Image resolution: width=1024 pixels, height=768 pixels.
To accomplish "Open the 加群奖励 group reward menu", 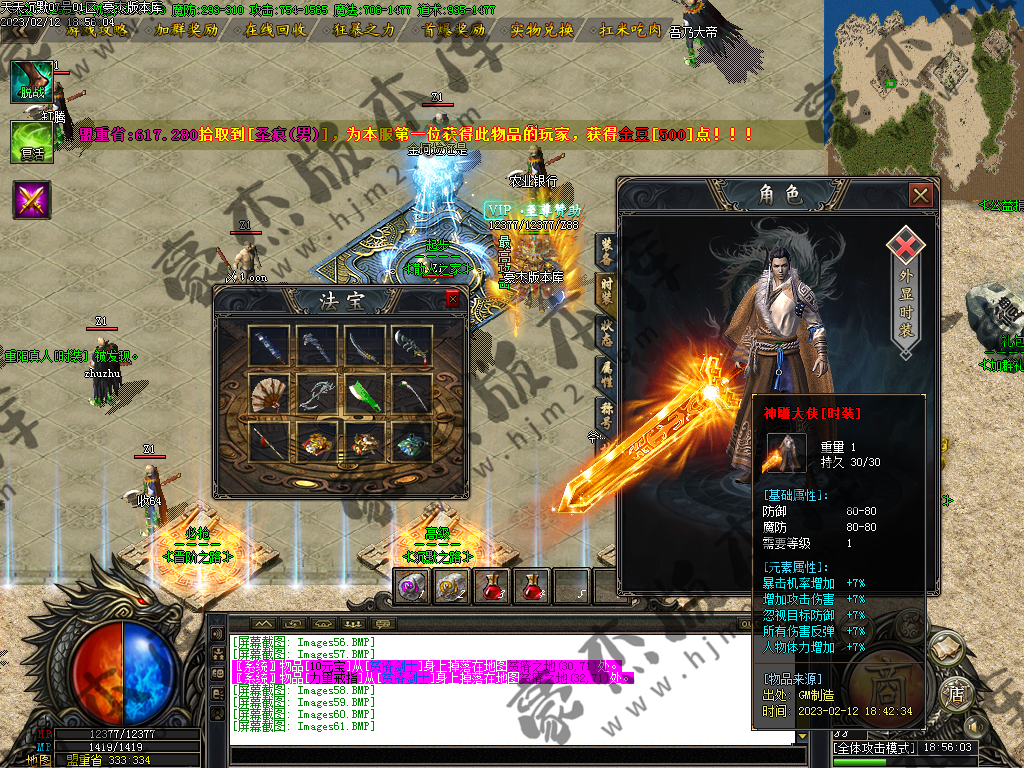I will pyautogui.click(x=187, y=30).
